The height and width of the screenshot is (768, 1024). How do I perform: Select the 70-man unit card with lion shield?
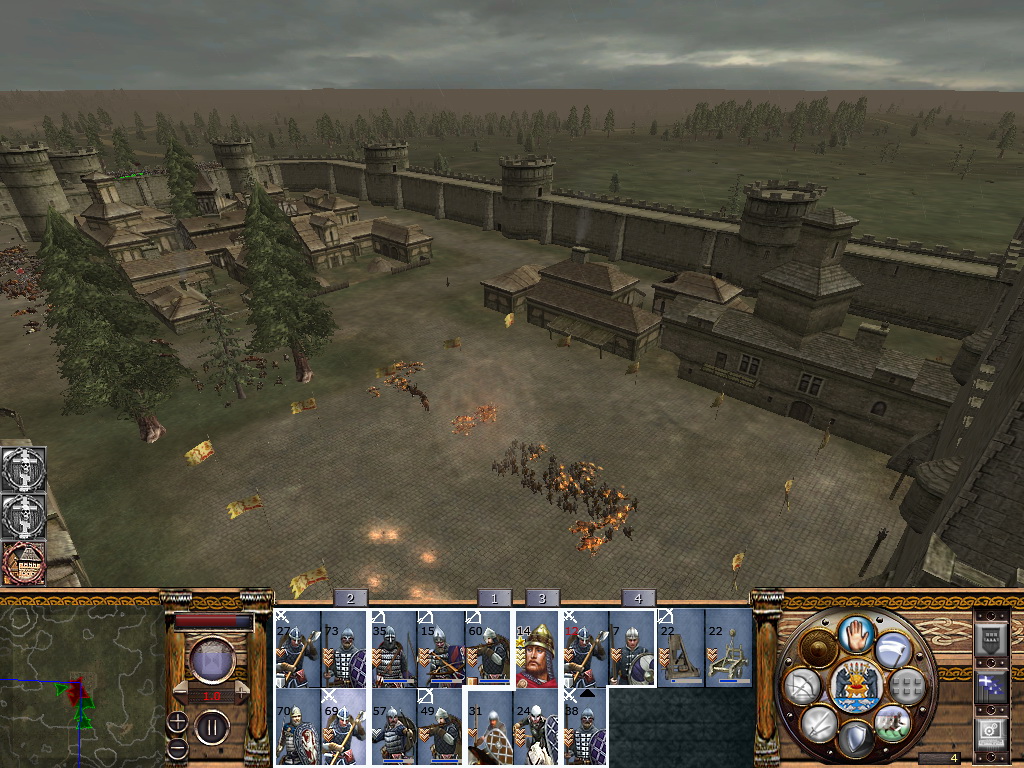[297, 728]
